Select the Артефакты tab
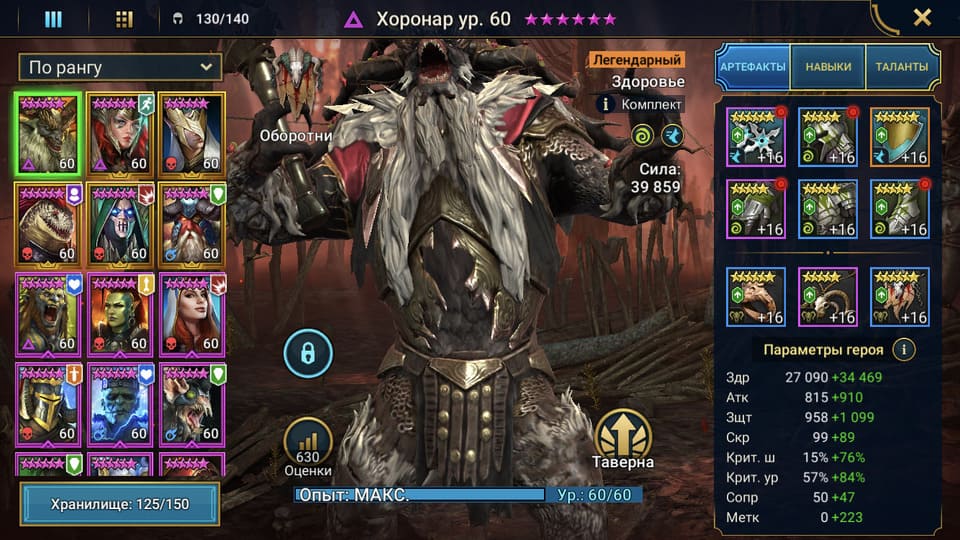Image resolution: width=960 pixels, height=540 pixels. 753,67
